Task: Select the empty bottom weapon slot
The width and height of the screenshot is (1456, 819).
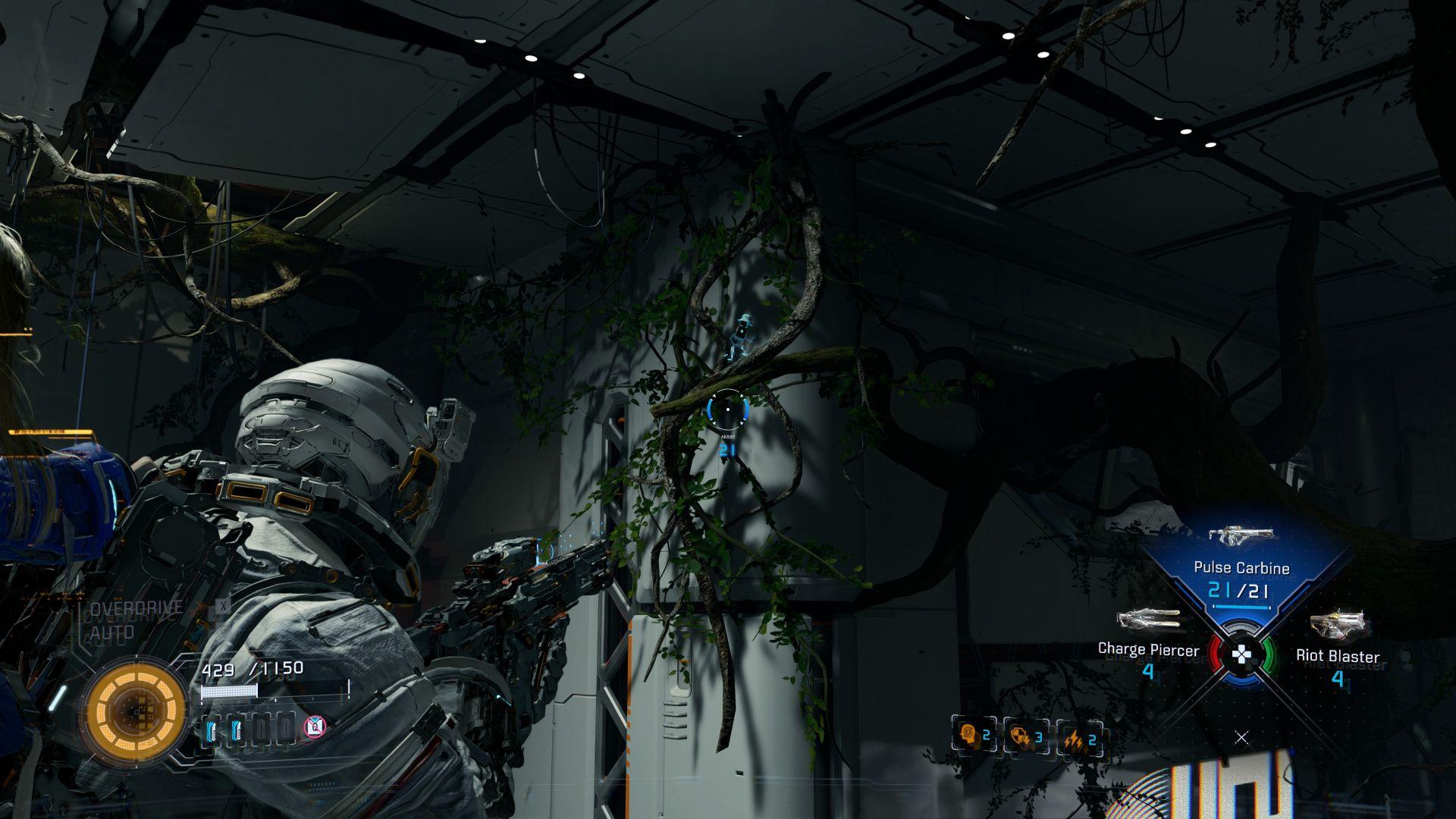Action: point(1241,736)
